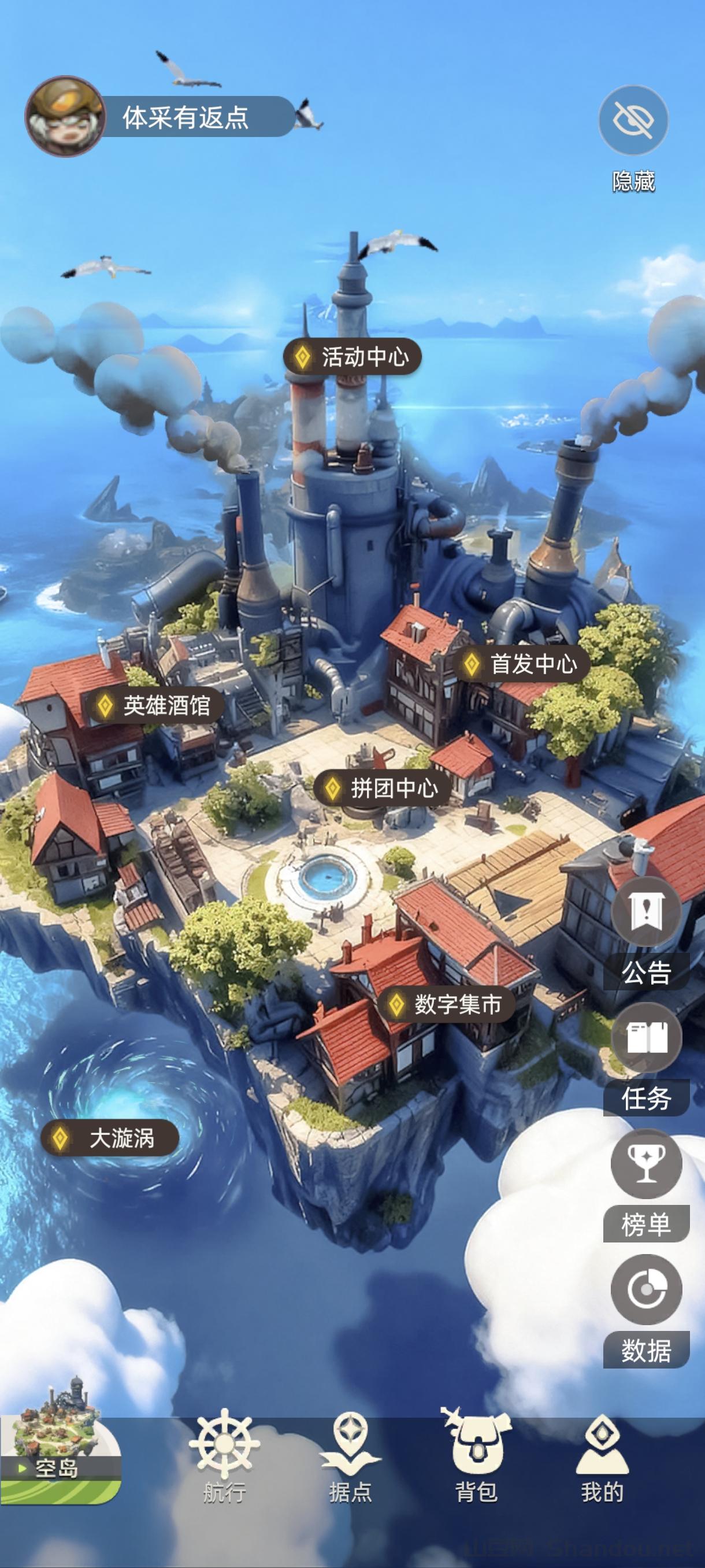Open the 背包 backpack tab
The image size is (705, 1568).
coord(476,1456)
